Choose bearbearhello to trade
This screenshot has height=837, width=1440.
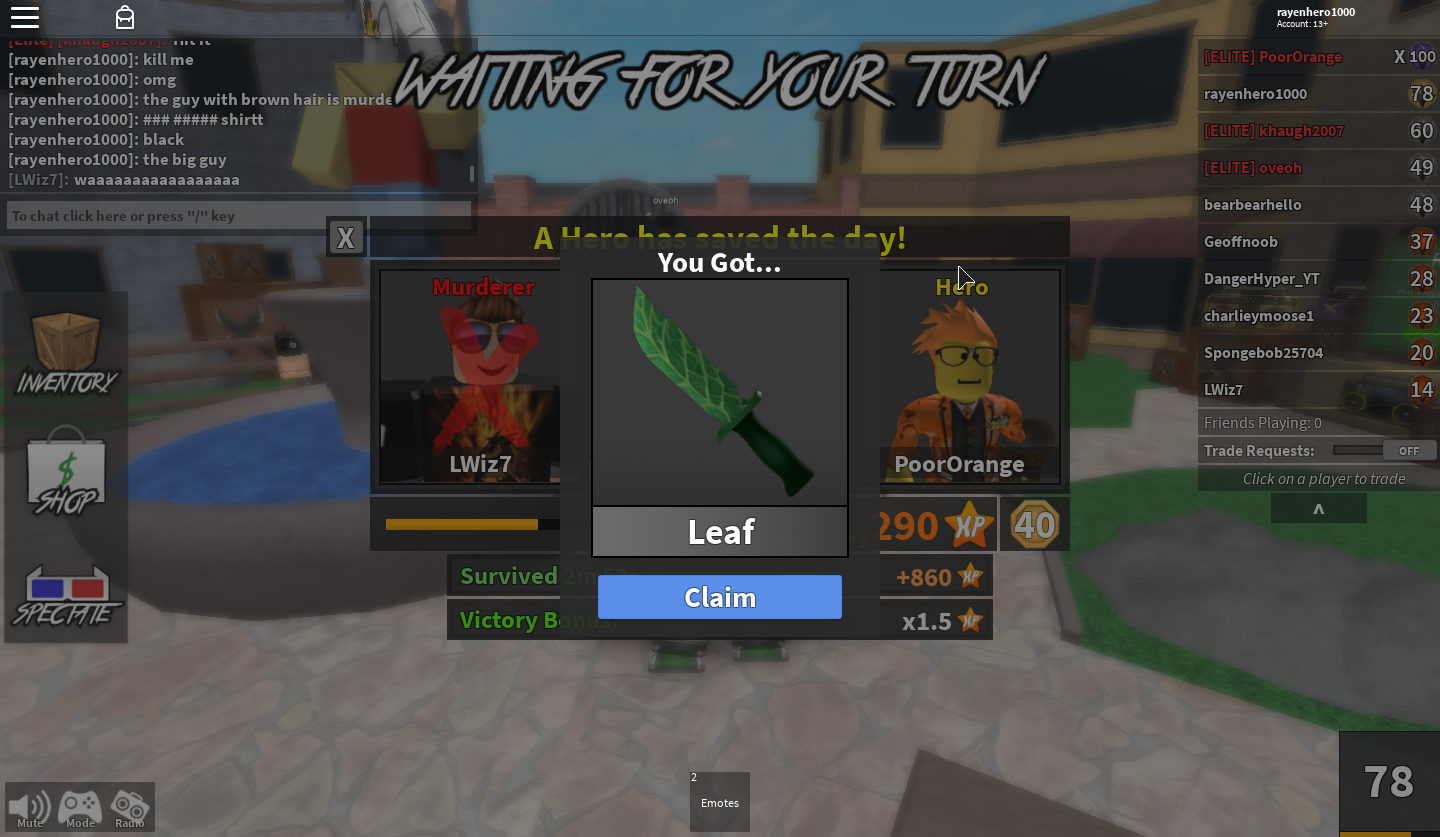1253,205
